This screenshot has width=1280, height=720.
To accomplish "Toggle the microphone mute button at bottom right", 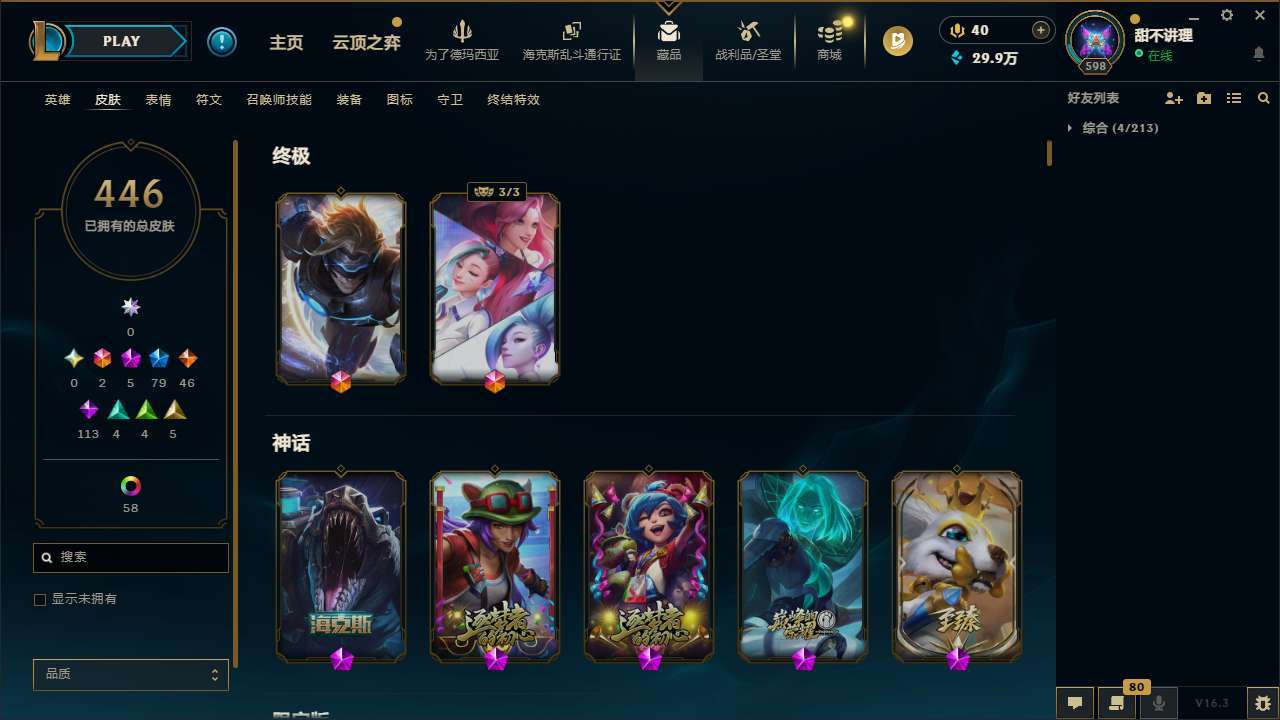I will tap(1158, 701).
